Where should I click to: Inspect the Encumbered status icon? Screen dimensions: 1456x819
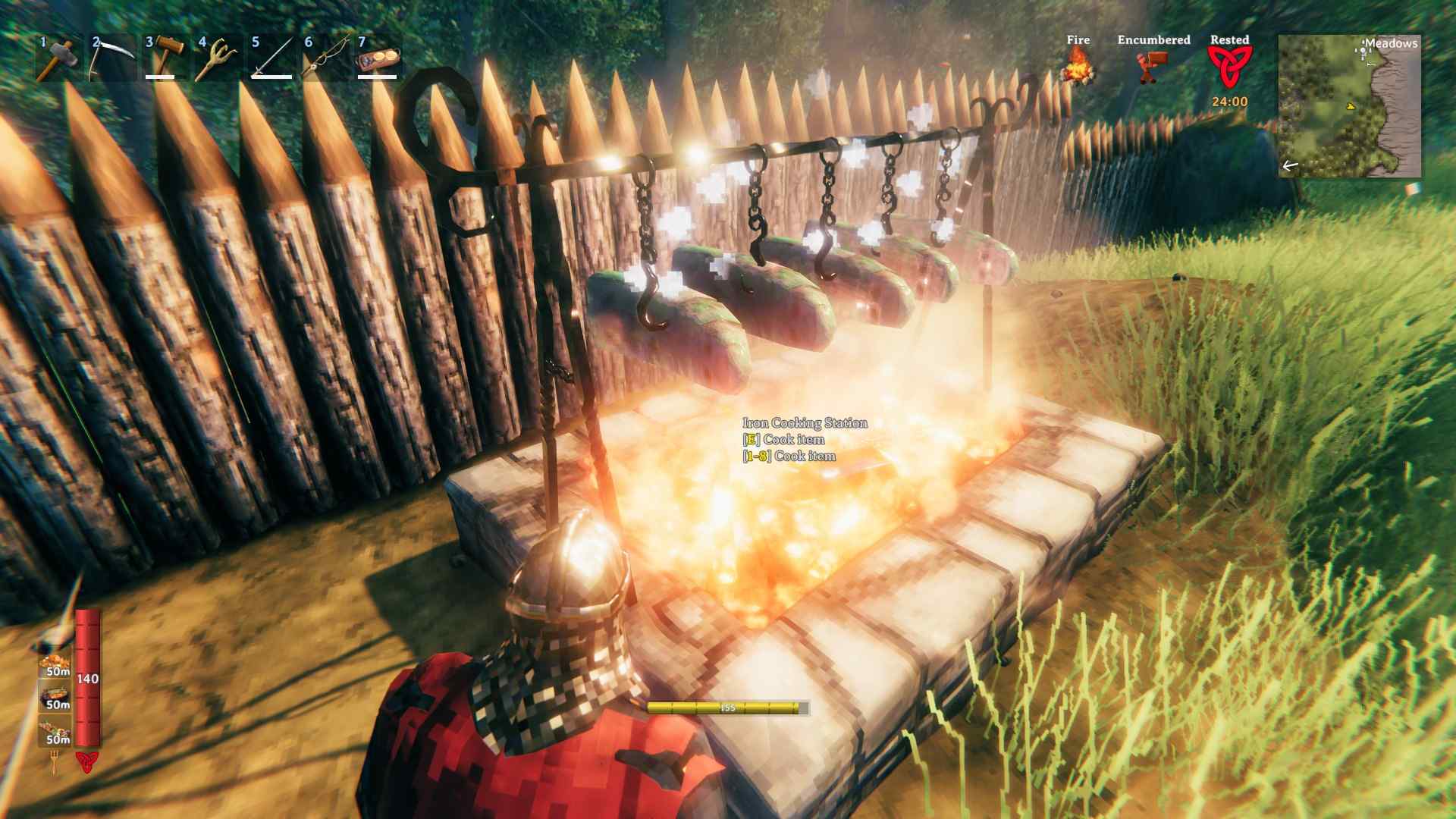pyautogui.click(x=1153, y=66)
